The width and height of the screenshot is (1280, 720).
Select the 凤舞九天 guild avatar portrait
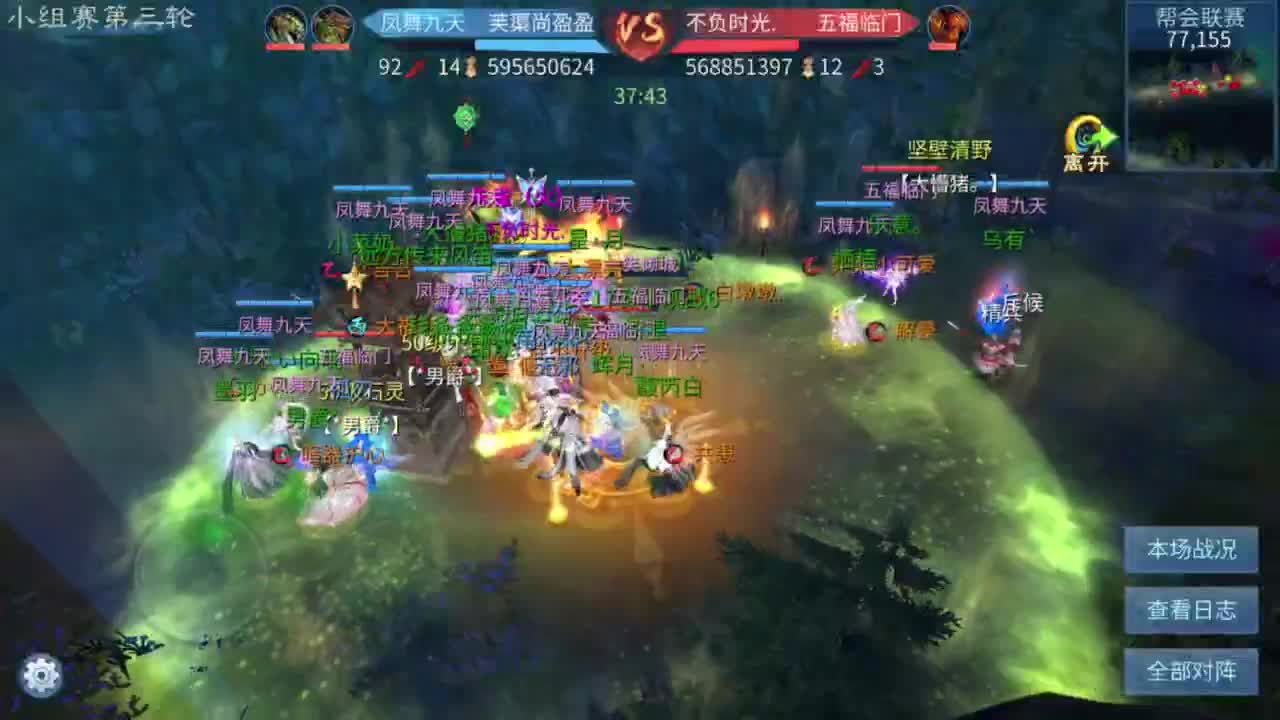coord(286,27)
